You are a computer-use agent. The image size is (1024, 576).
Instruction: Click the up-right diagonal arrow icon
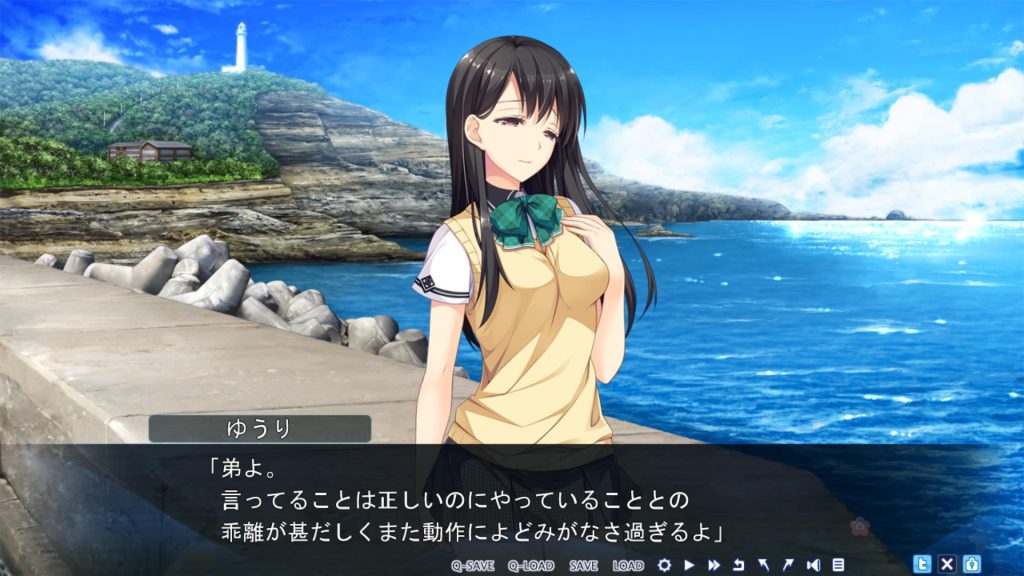pos(788,565)
